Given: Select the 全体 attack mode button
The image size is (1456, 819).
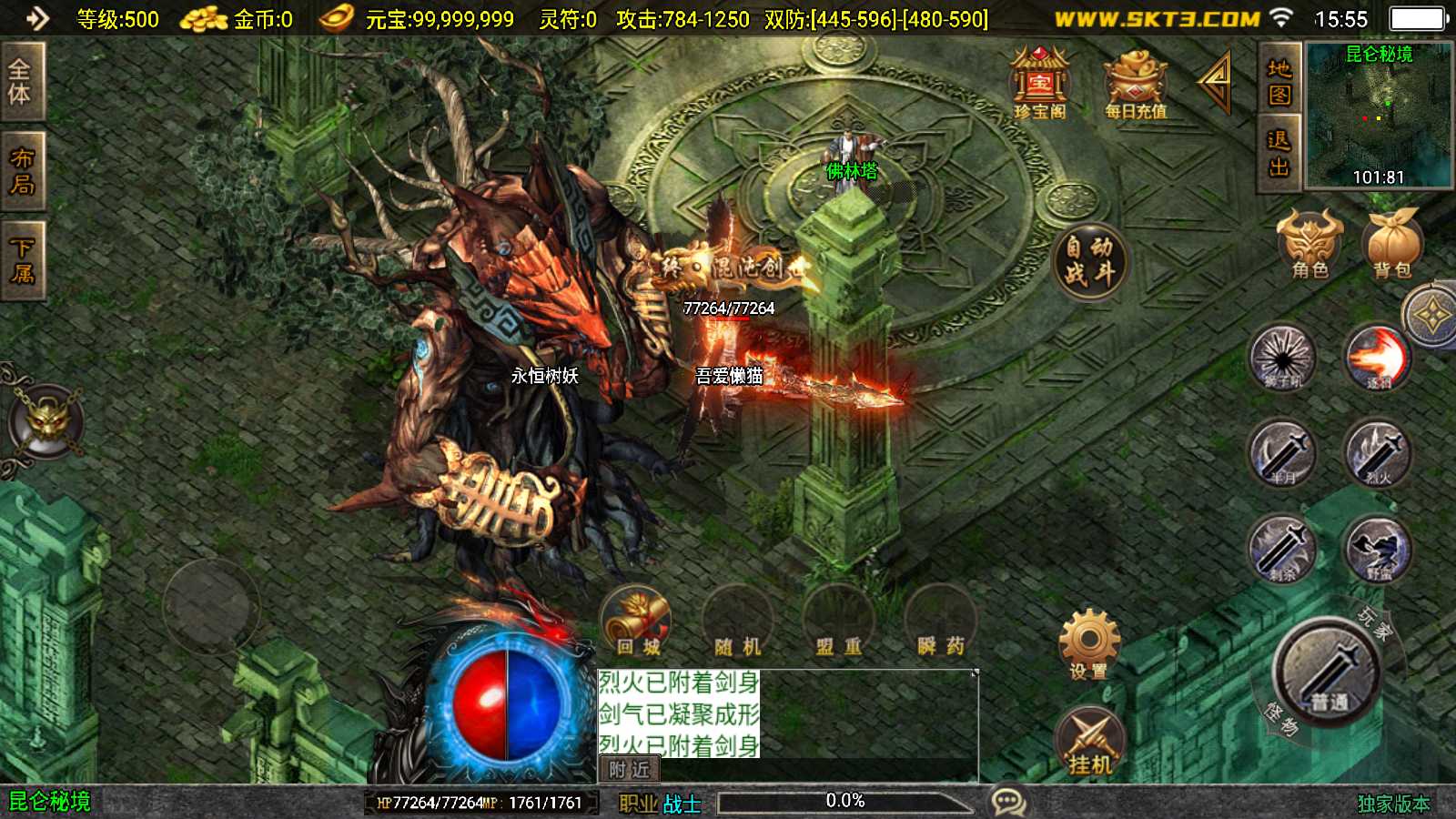Looking at the screenshot, I should click(x=20, y=81).
